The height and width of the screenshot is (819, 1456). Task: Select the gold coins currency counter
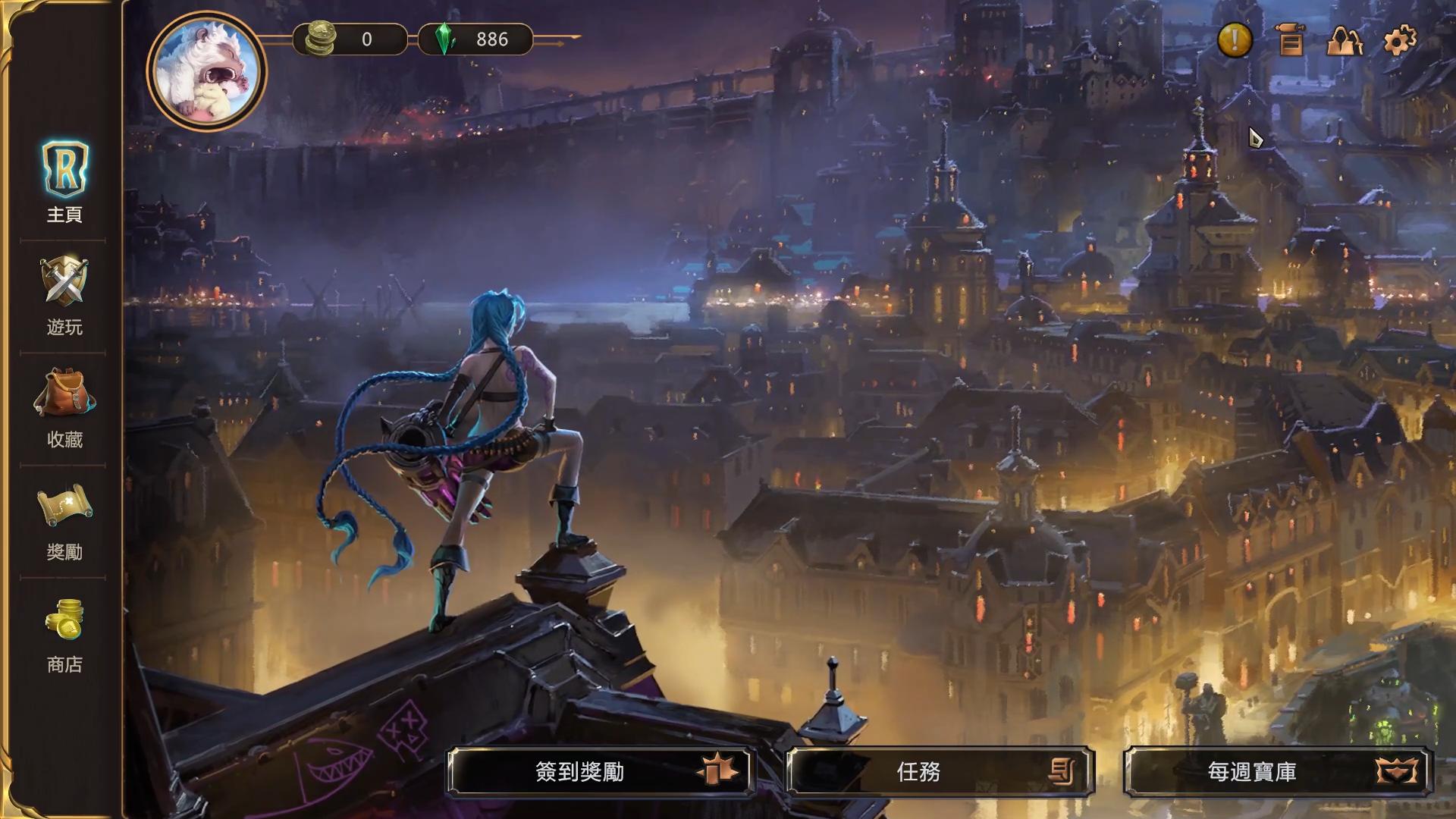pyautogui.click(x=351, y=39)
